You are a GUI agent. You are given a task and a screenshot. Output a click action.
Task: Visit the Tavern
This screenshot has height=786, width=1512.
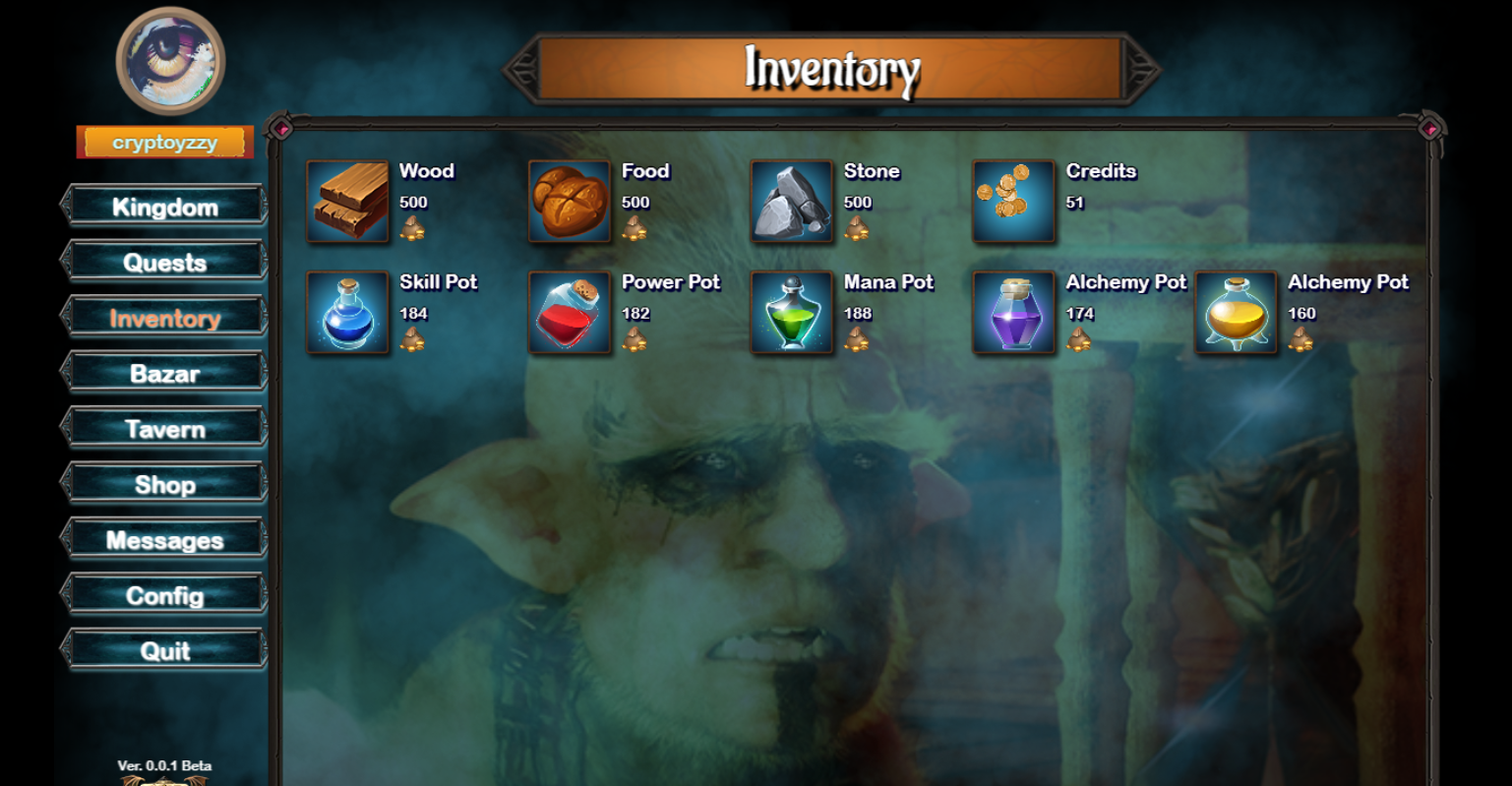coord(165,428)
